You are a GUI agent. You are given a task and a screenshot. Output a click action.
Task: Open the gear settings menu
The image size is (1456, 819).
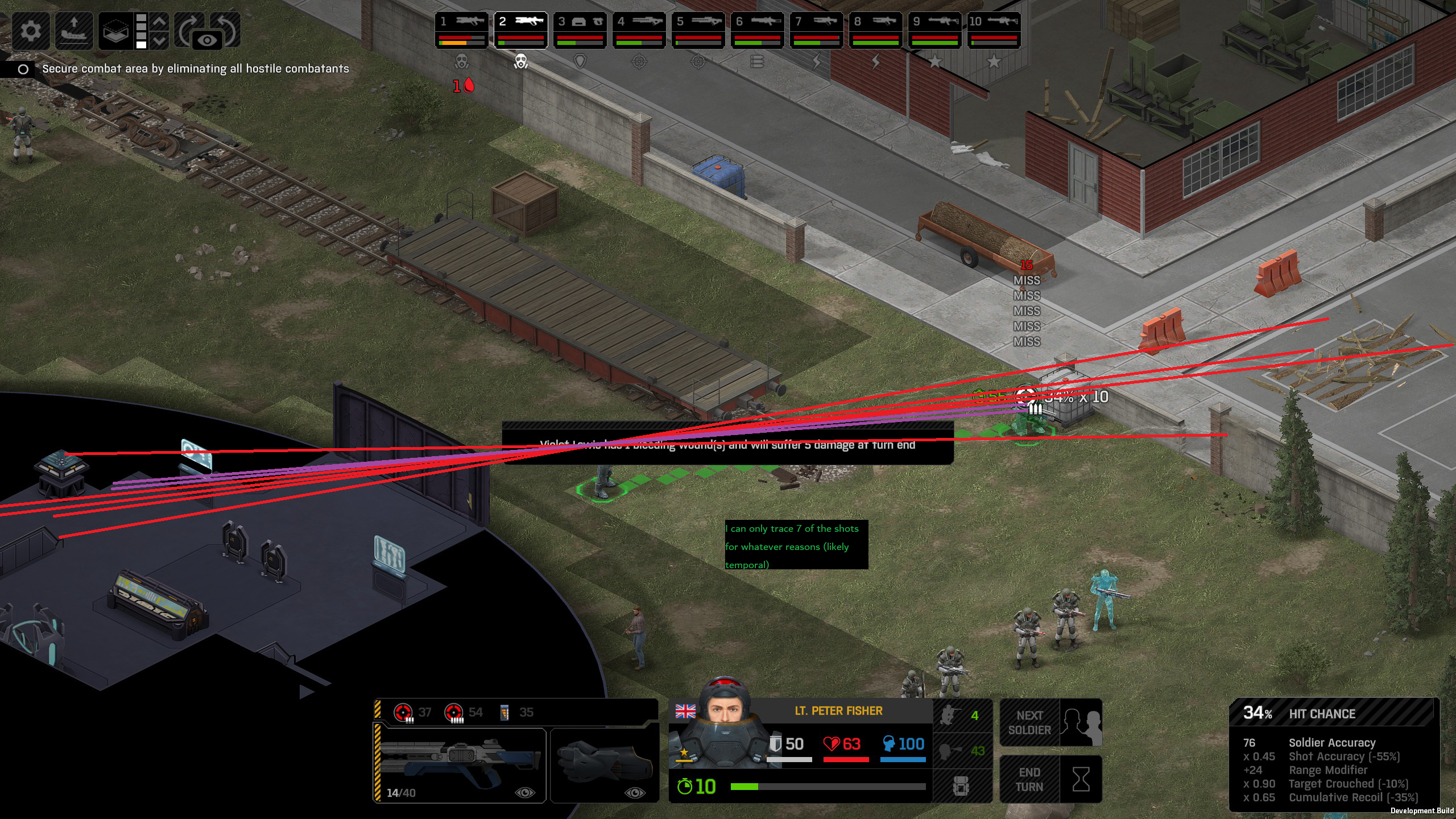[31, 30]
